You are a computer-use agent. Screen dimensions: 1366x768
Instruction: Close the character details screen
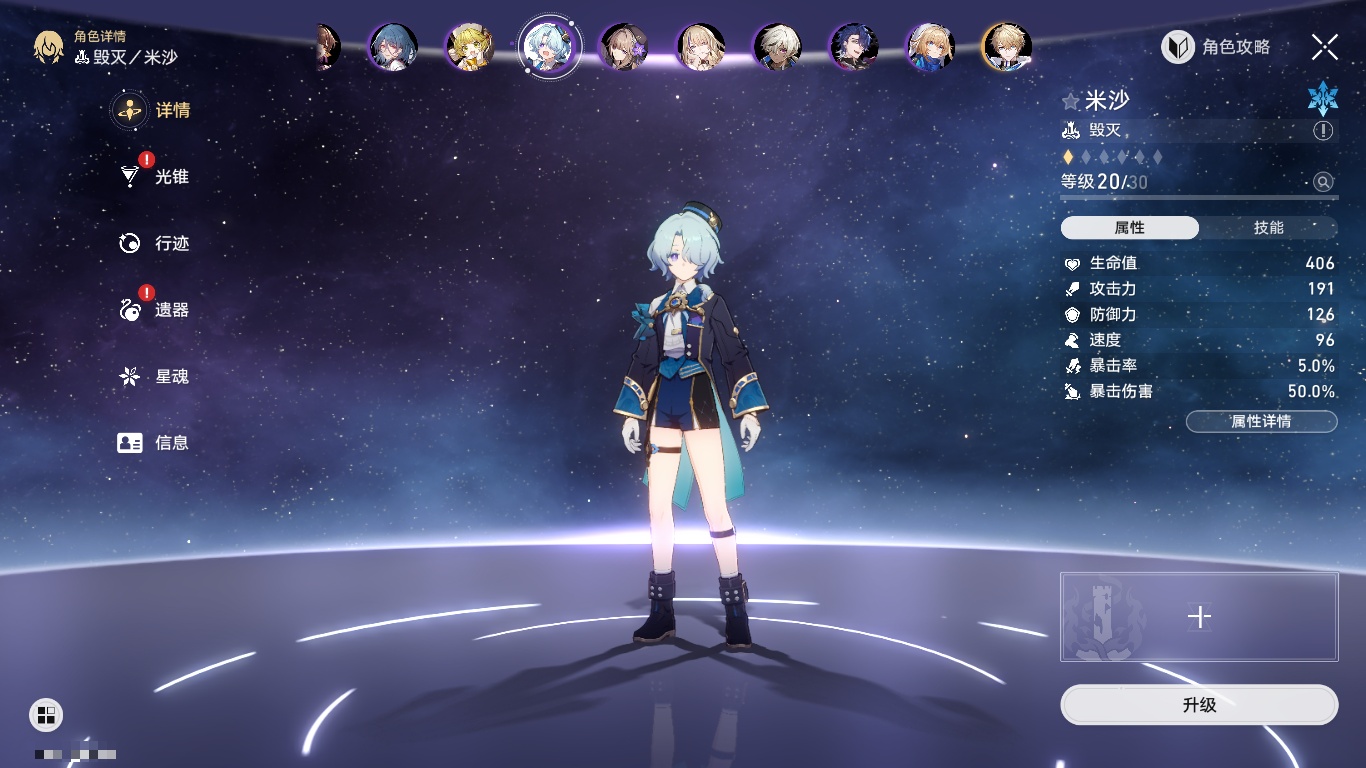(1324, 47)
